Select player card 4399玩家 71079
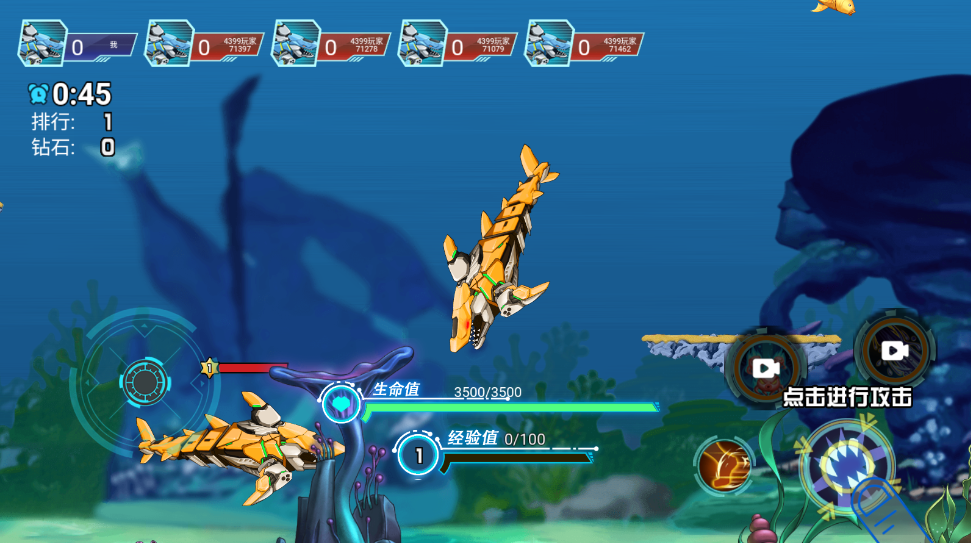This screenshot has height=543, width=971. [459, 45]
